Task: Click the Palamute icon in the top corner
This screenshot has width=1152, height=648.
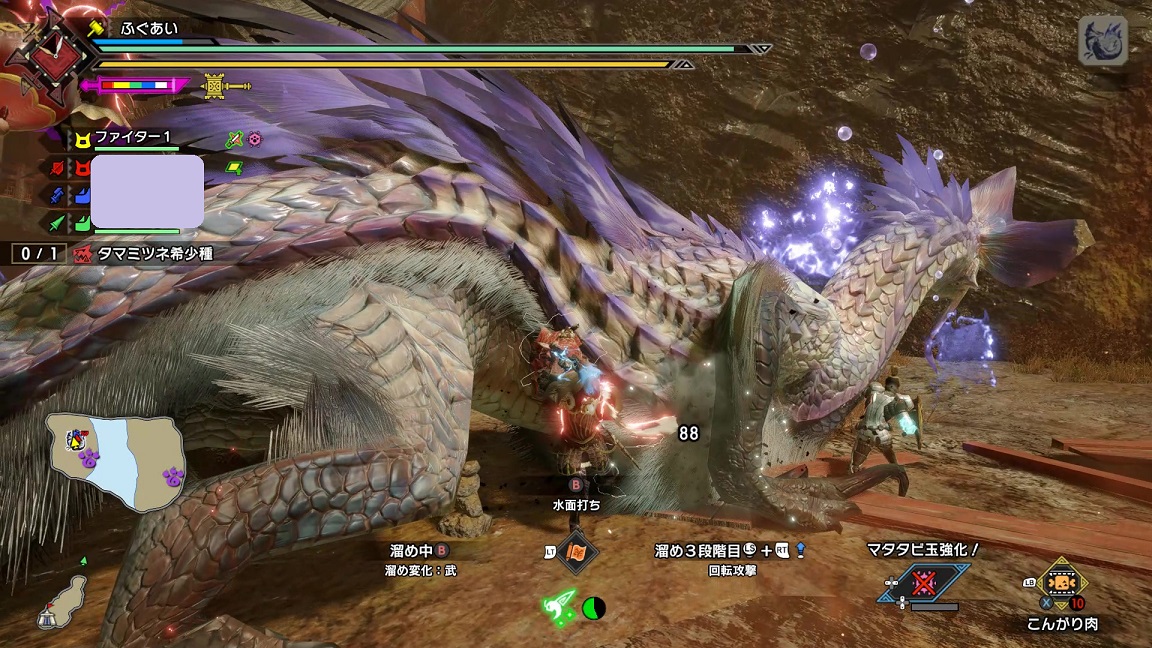Action: [1102, 40]
